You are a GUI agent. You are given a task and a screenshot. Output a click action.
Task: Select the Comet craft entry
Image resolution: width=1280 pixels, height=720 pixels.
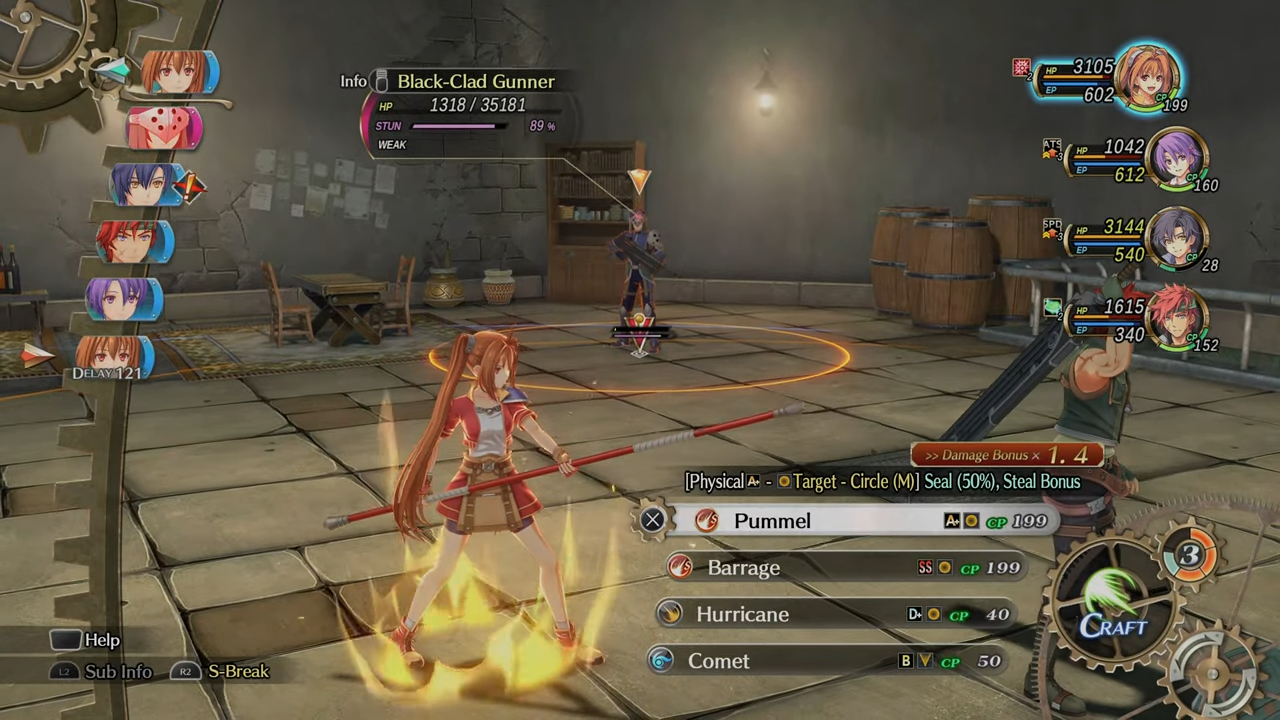pyautogui.click(x=718, y=661)
